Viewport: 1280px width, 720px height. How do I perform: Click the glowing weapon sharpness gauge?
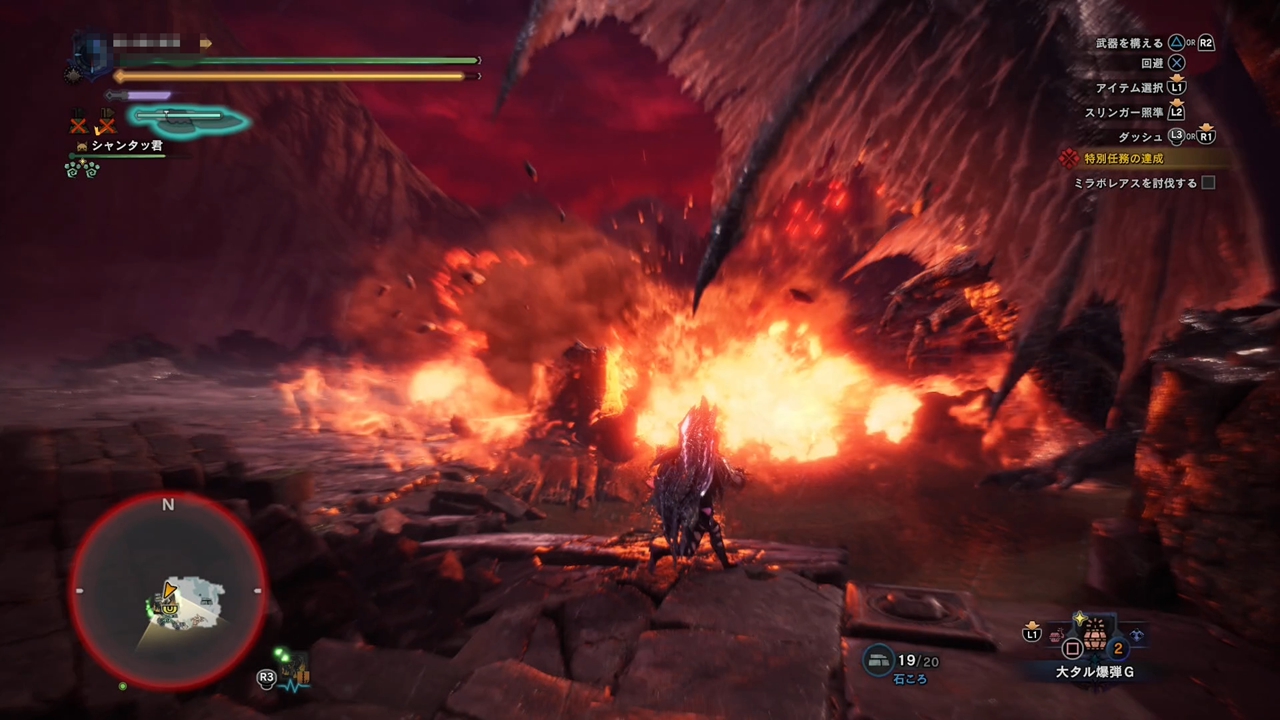click(185, 118)
